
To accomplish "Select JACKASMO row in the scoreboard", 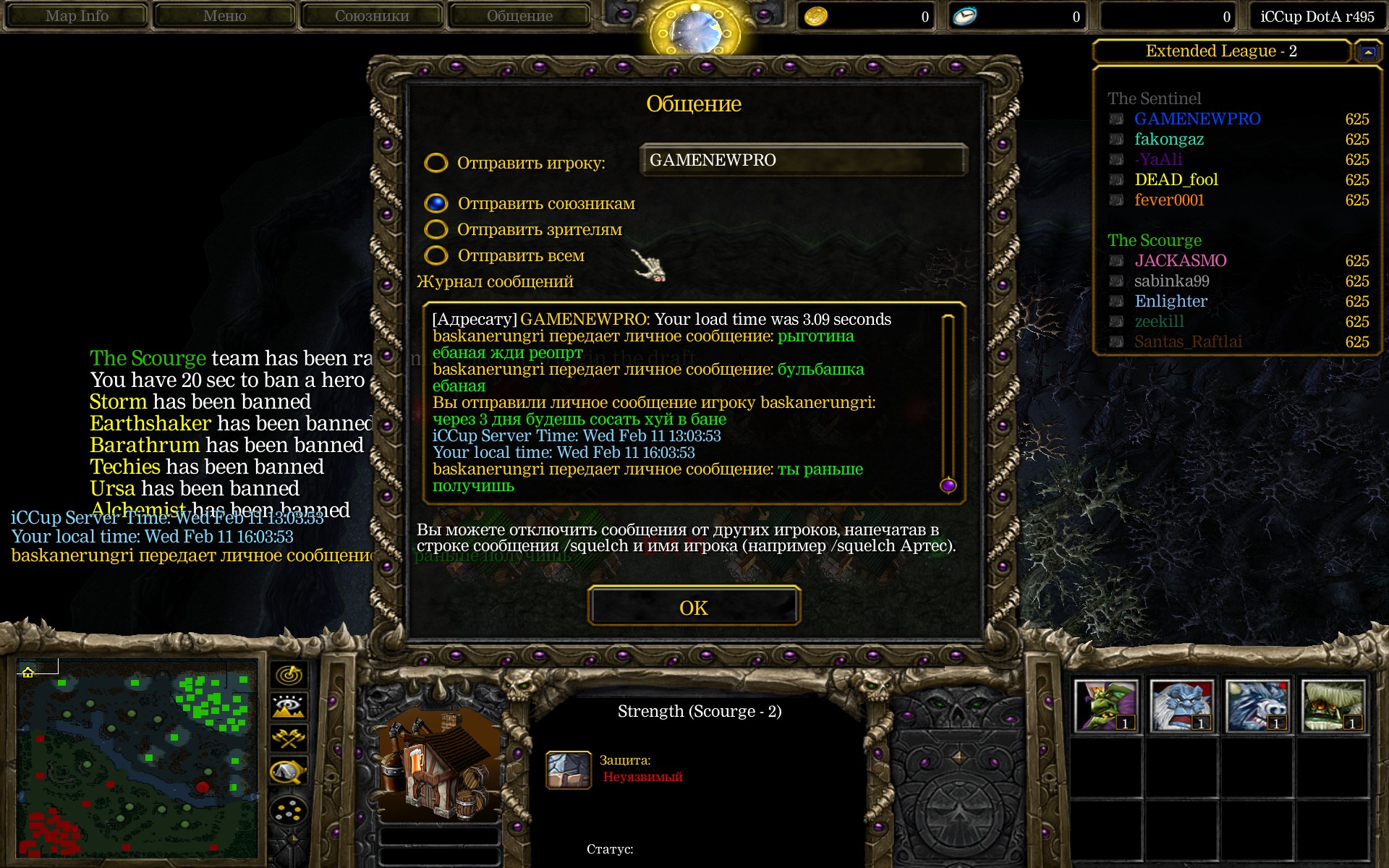I will [x=1180, y=260].
